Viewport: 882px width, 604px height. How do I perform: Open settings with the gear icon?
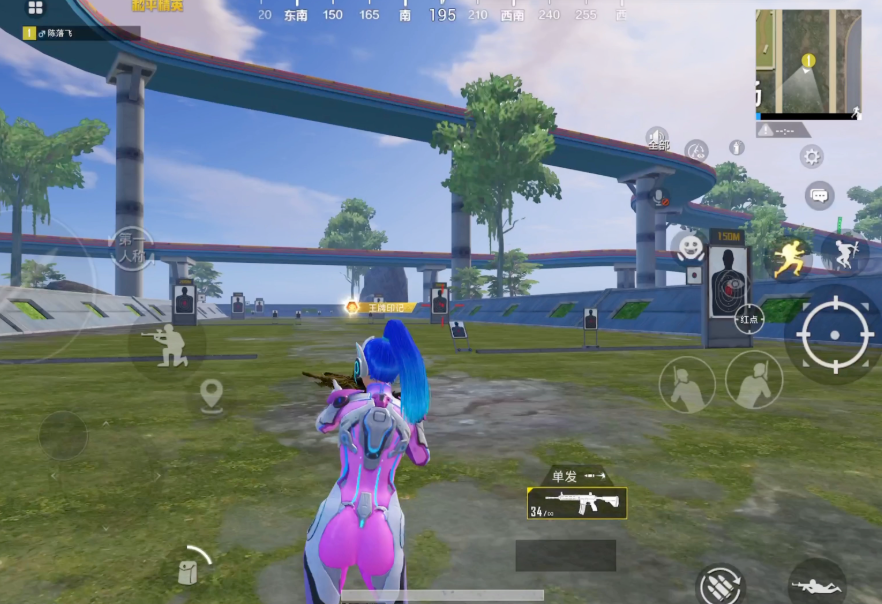pyautogui.click(x=811, y=156)
